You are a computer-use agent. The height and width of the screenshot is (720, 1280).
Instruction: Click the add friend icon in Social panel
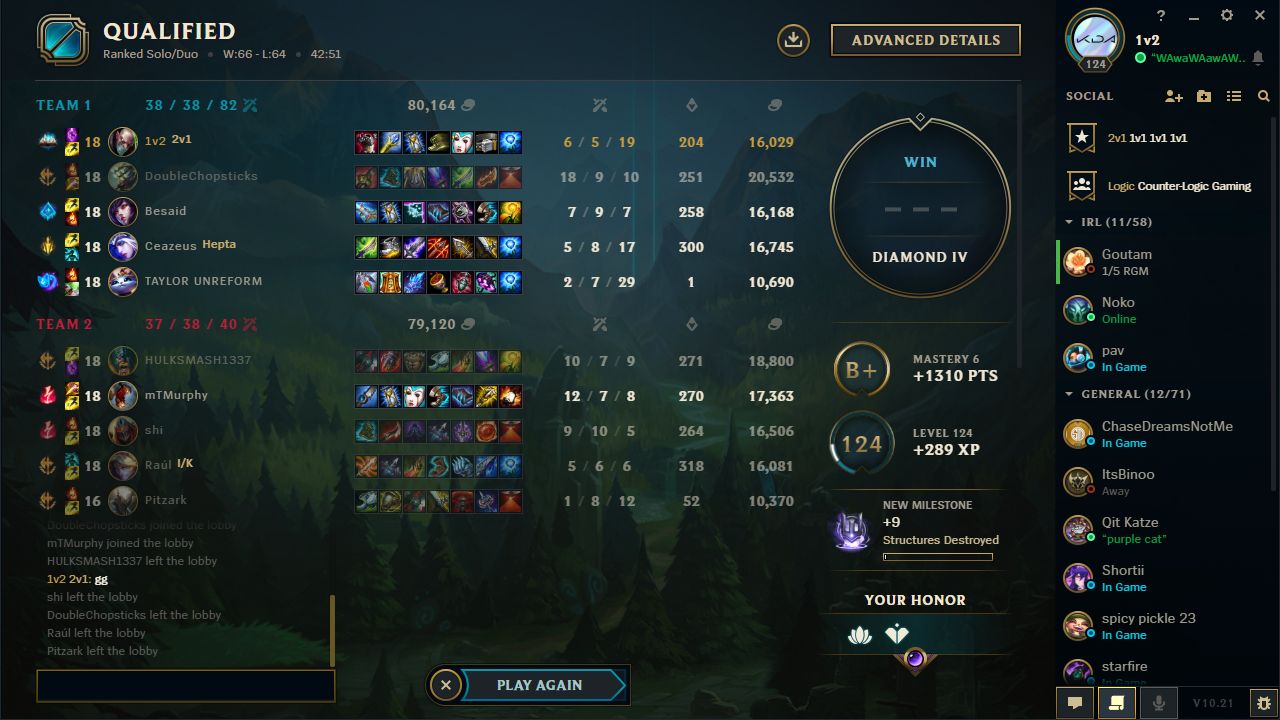click(x=1174, y=96)
